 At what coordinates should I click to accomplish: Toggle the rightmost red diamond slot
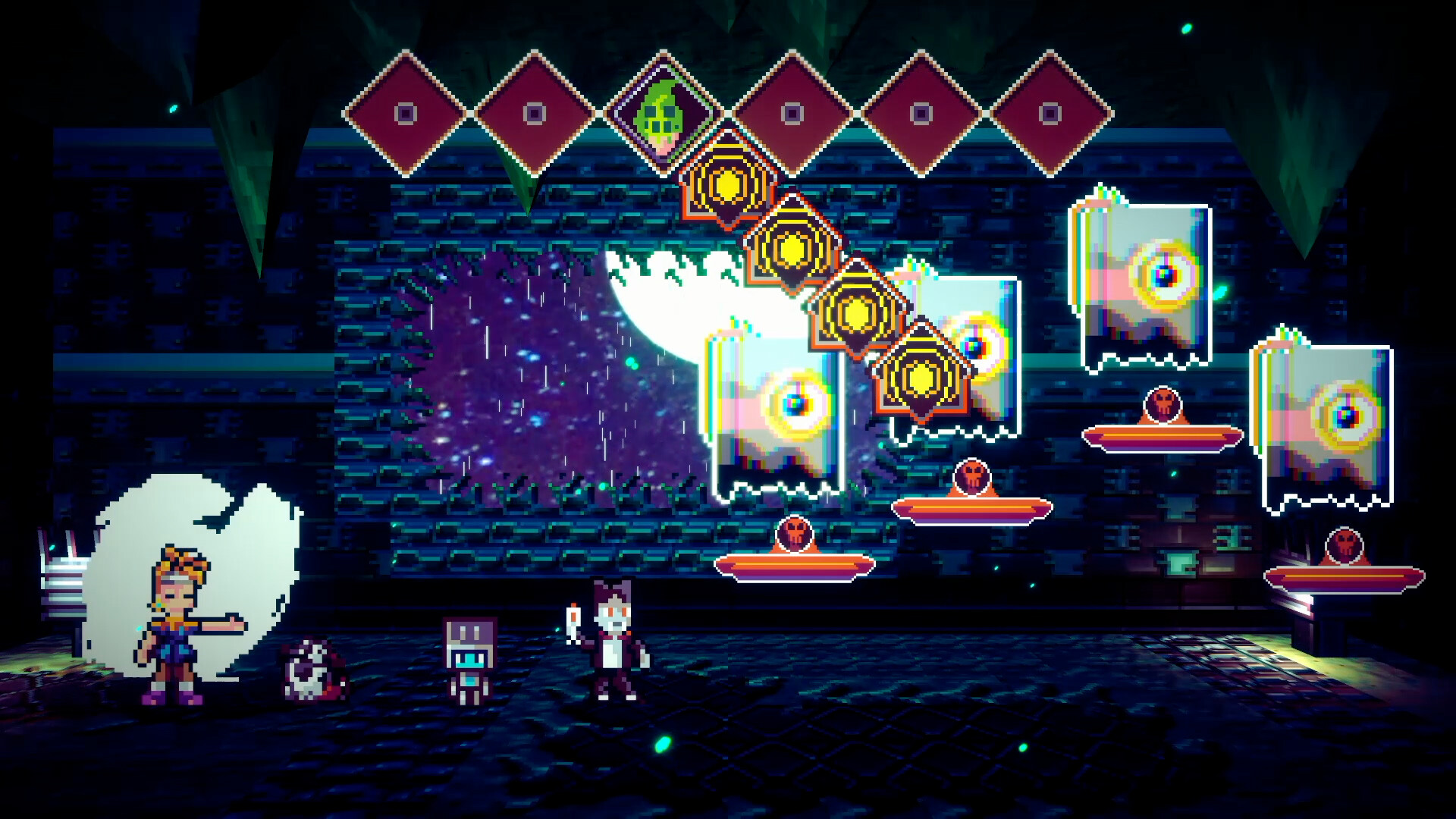pos(1051,112)
